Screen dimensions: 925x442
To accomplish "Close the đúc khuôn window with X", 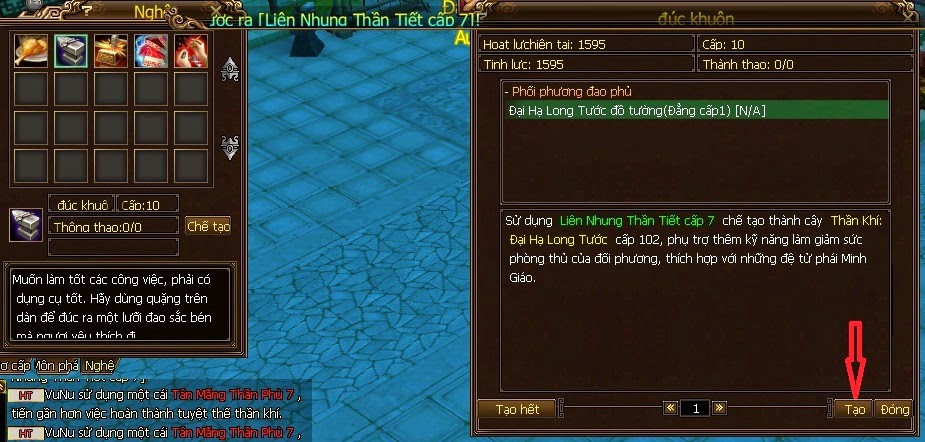I will click(x=907, y=16).
